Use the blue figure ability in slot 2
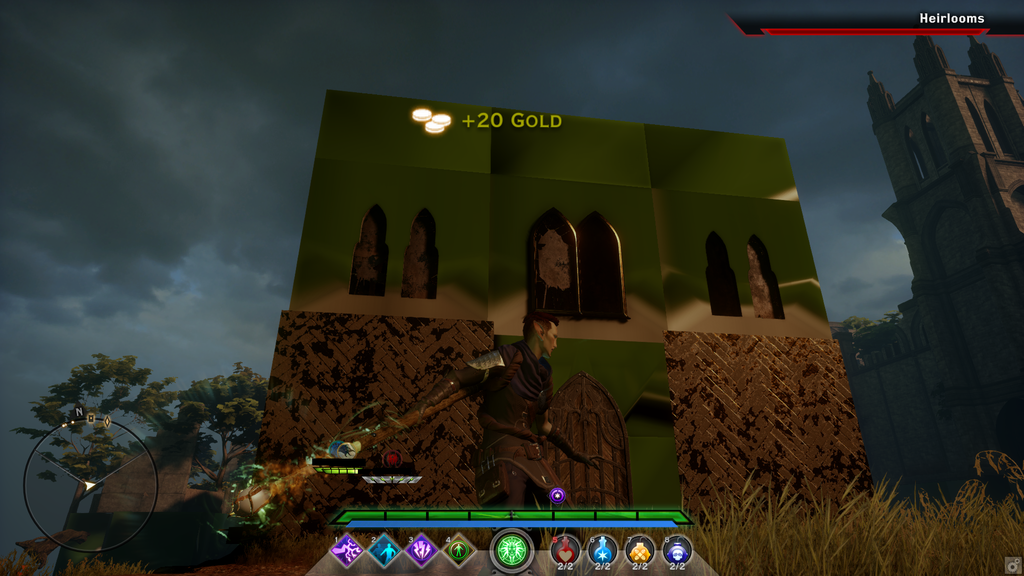Viewport: 1024px width, 576px height. 384,550
